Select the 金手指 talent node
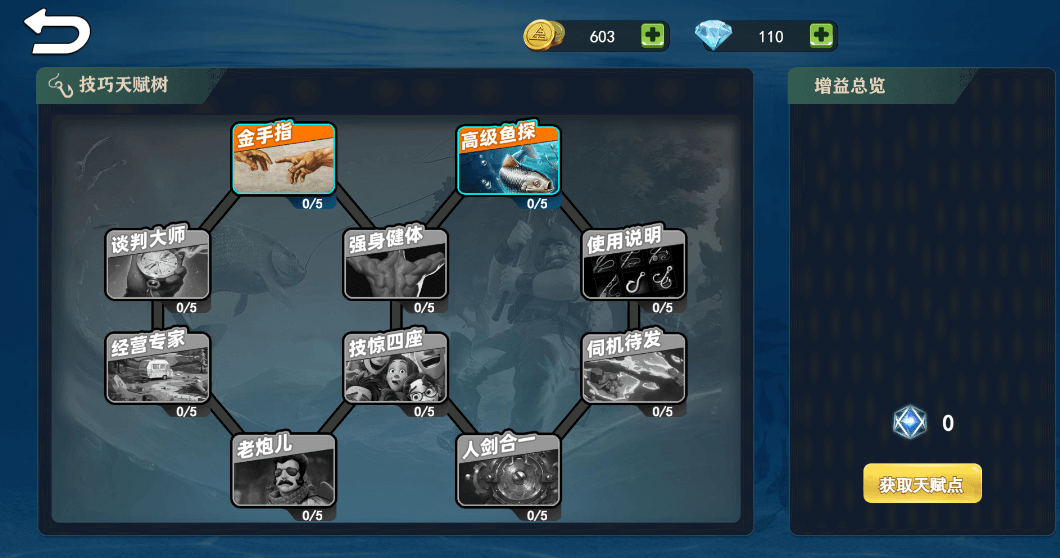 284,159
